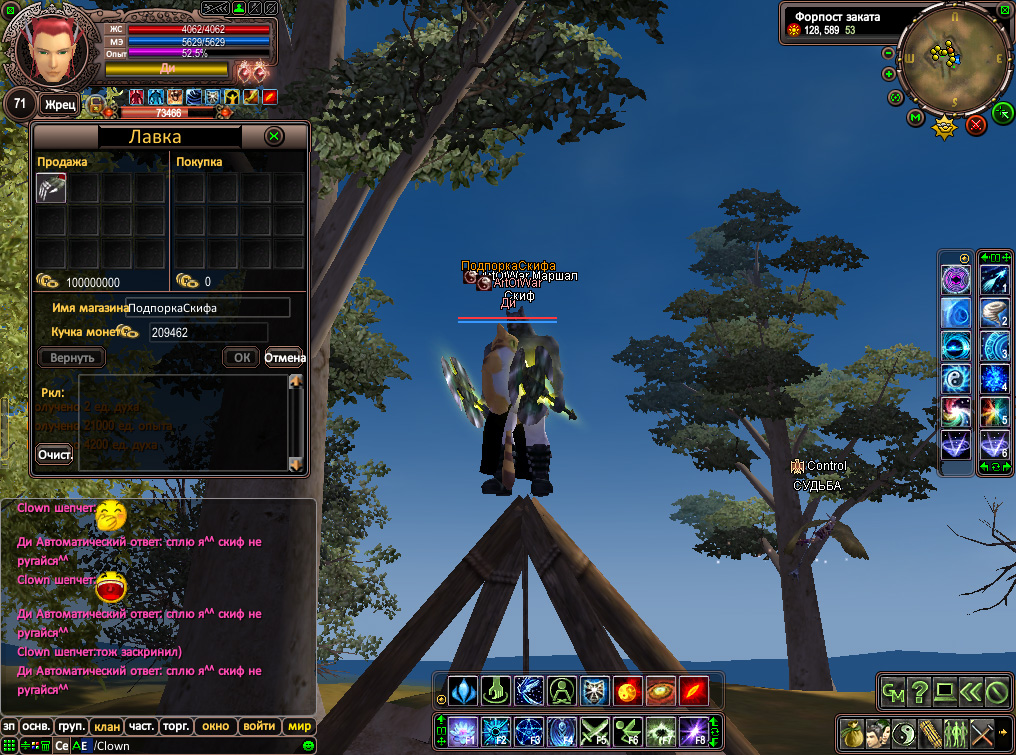Click the red crossed-swords button near minimap

(x=977, y=124)
